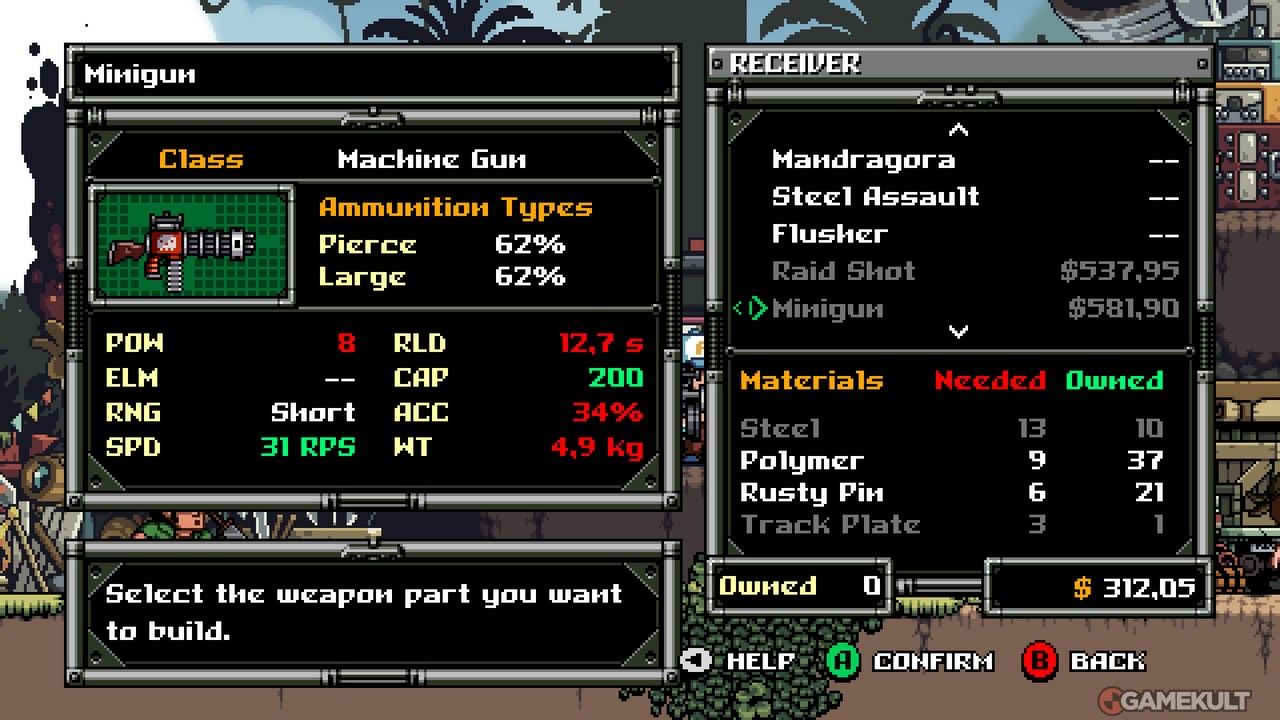Select the Minigun receiver entry
The width and height of the screenshot is (1280, 720).
827,309
